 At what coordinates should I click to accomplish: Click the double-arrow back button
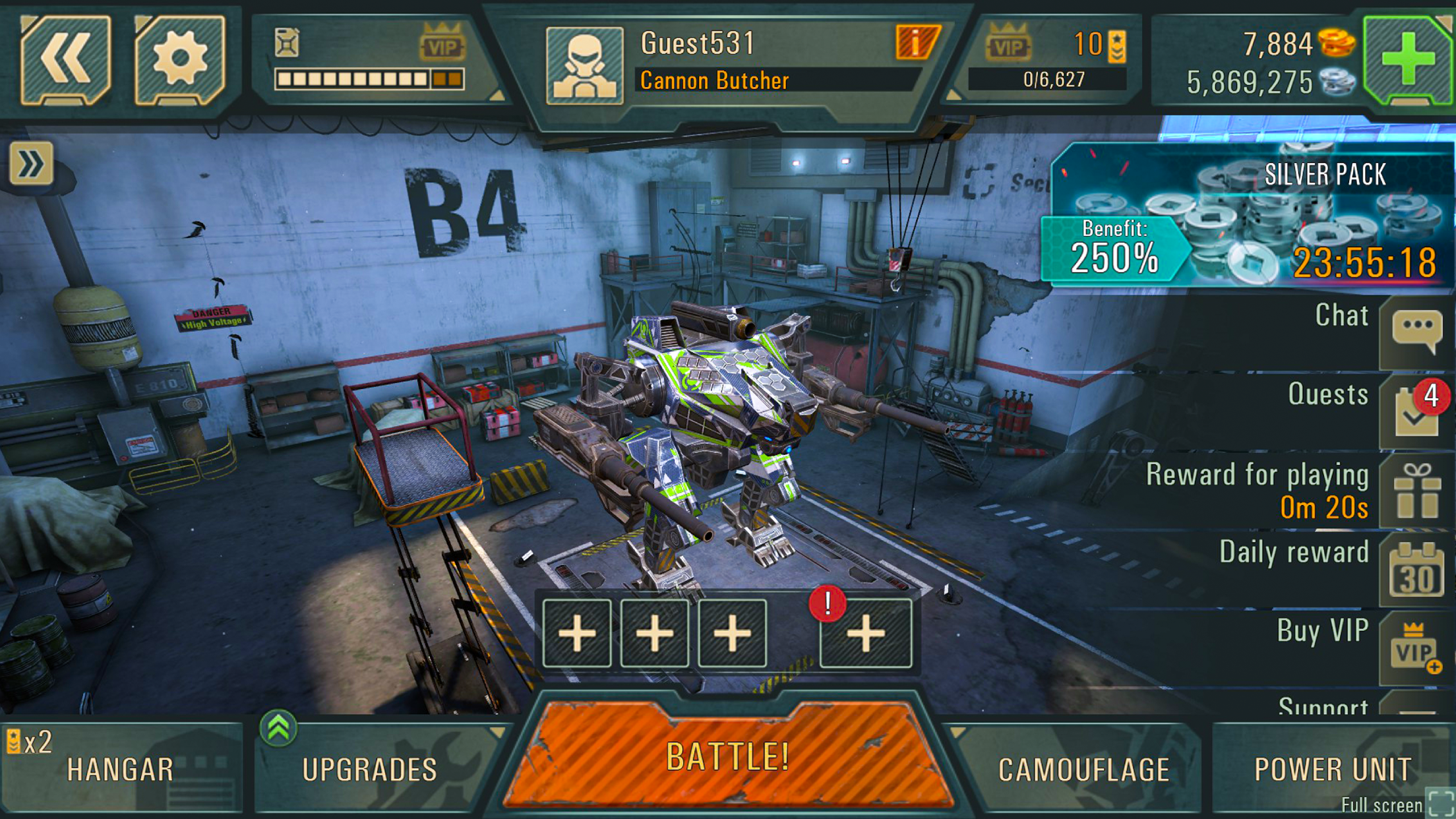(65, 60)
